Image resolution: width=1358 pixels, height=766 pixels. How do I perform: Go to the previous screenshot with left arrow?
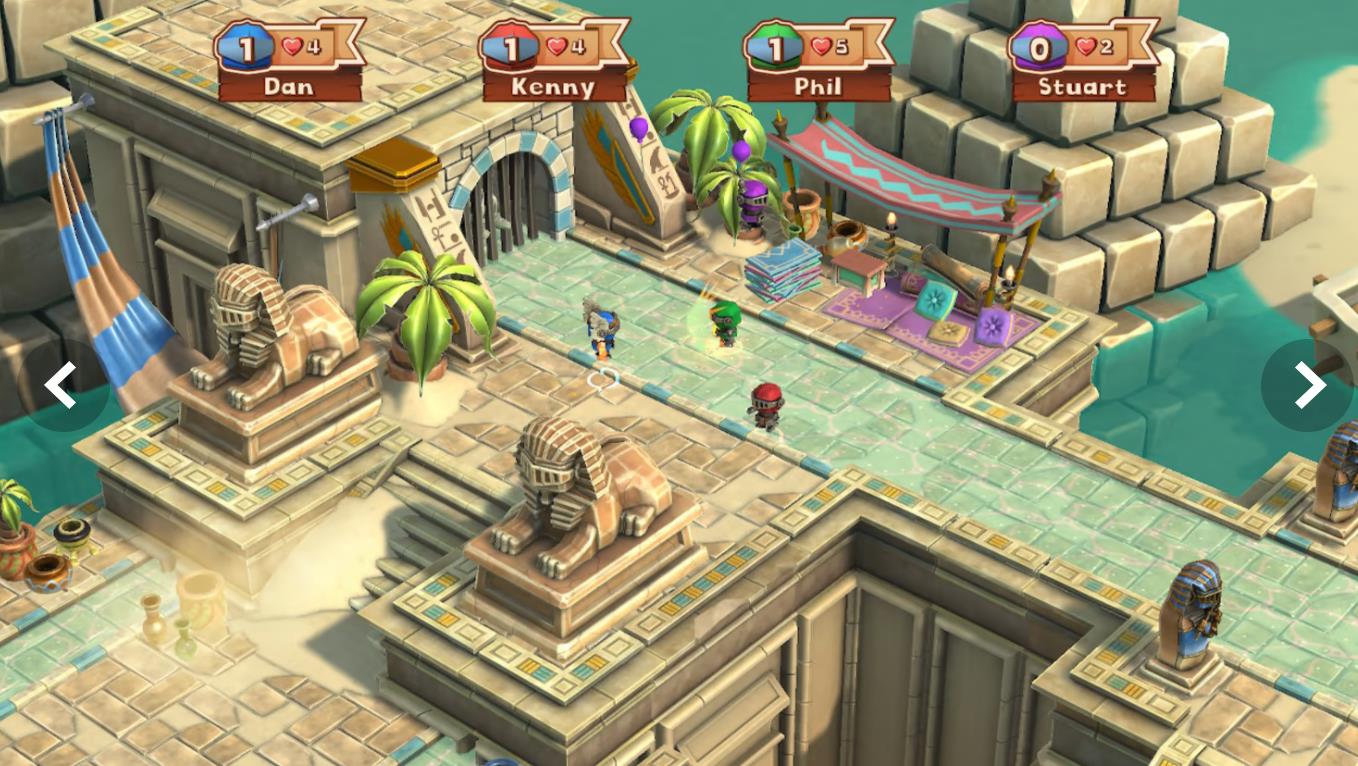(62, 385)
